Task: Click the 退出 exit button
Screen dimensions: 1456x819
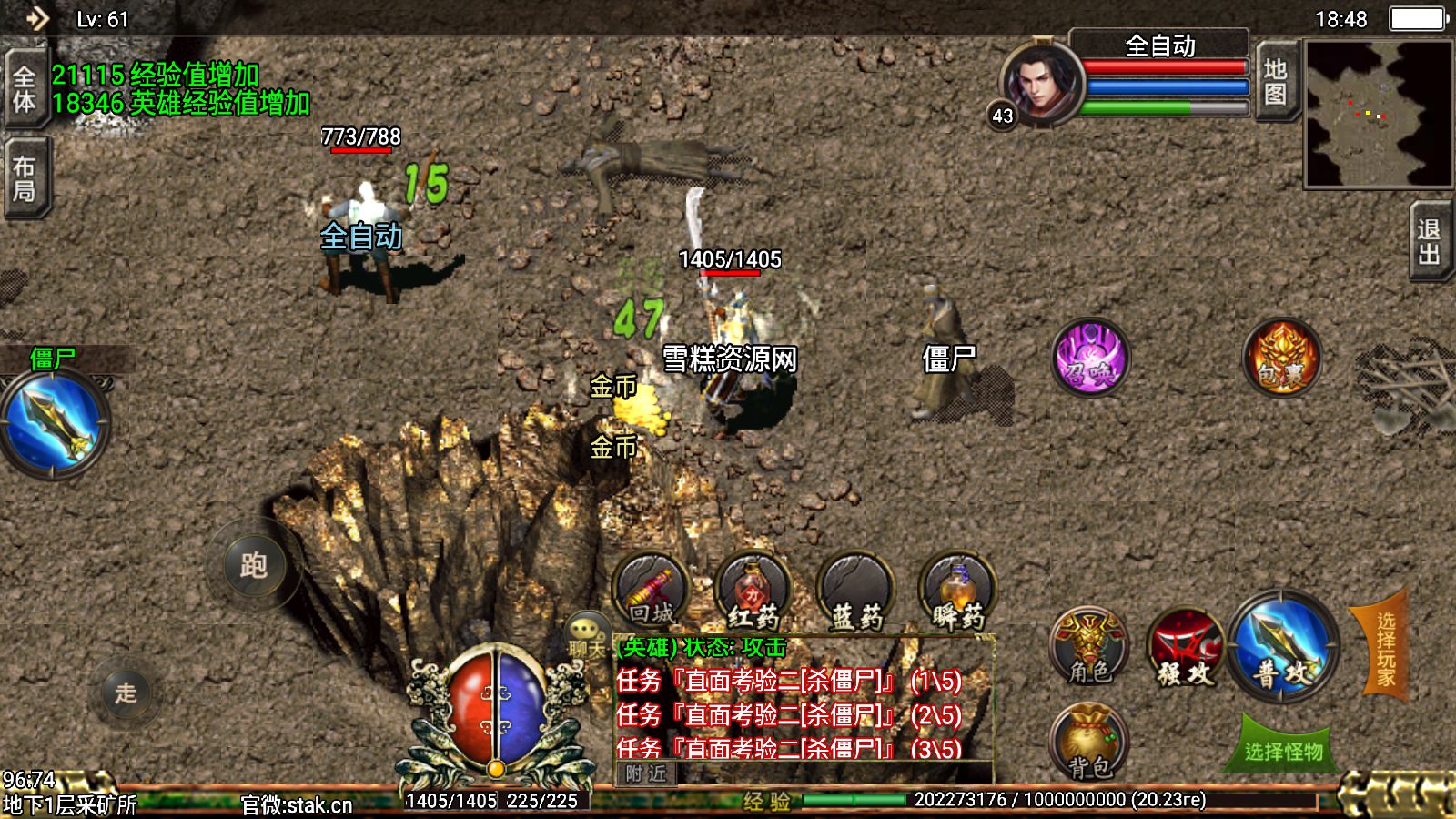Action: click(x=1430, y=241)
